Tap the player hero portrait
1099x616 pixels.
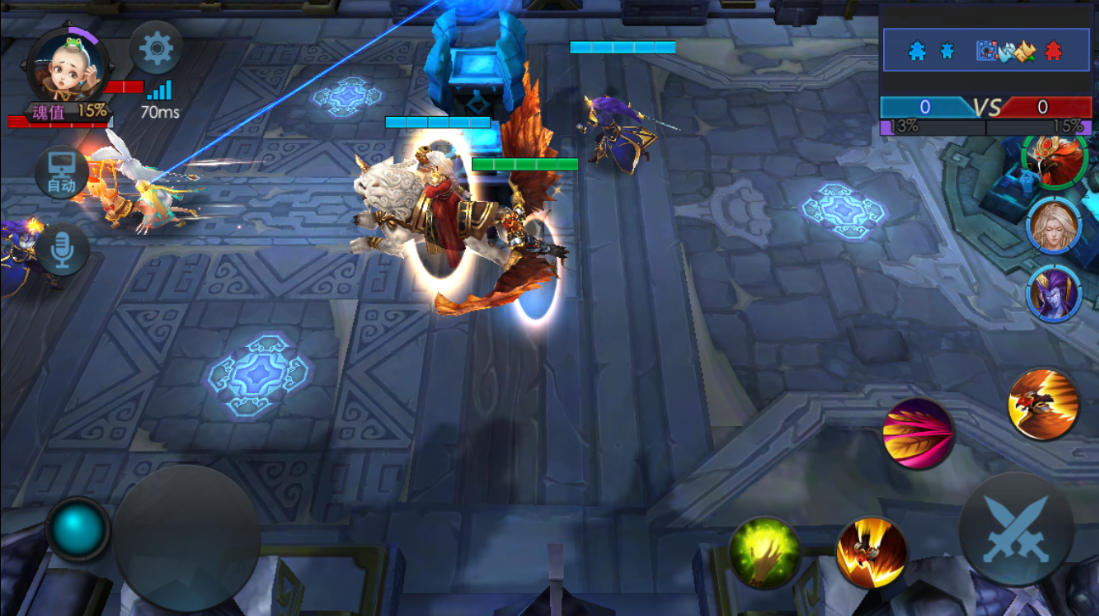tap(67, 65)
